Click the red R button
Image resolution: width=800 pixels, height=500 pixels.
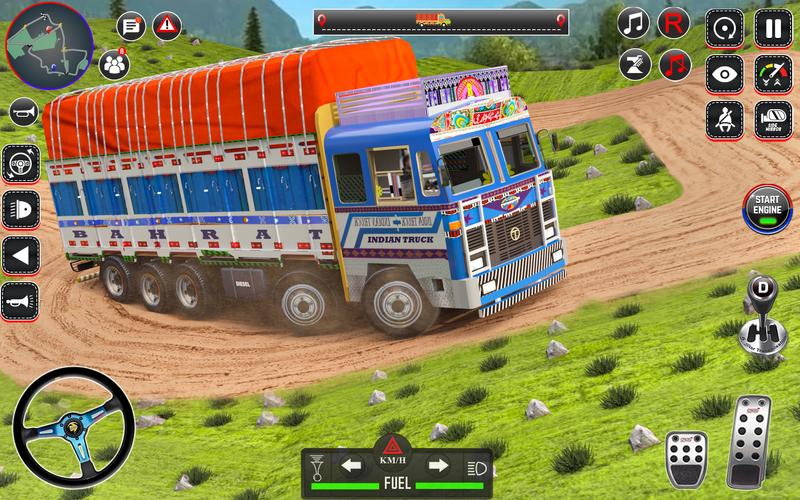click(674, 23)
